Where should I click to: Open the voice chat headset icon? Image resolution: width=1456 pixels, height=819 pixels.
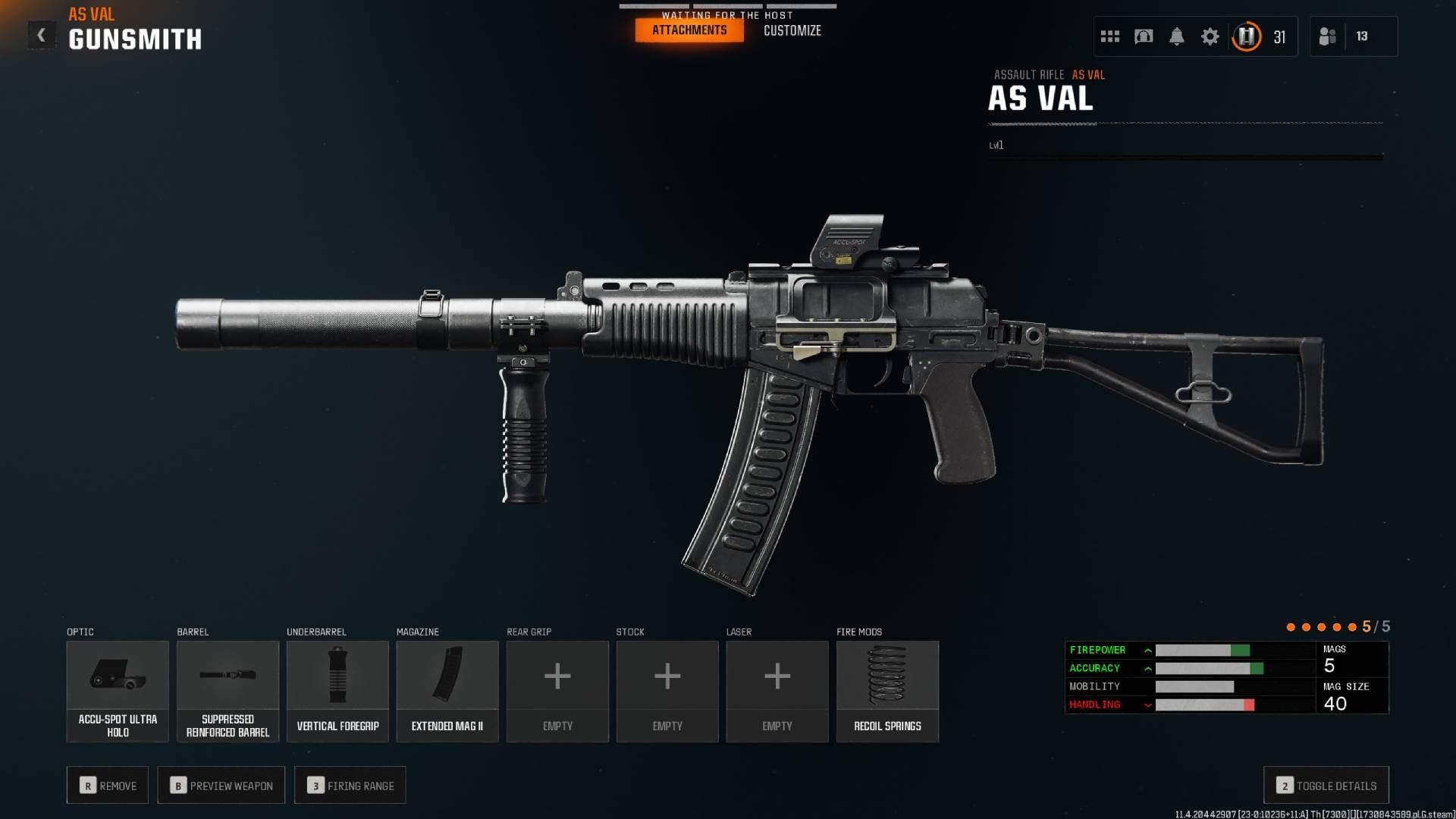pos(1142,36)
